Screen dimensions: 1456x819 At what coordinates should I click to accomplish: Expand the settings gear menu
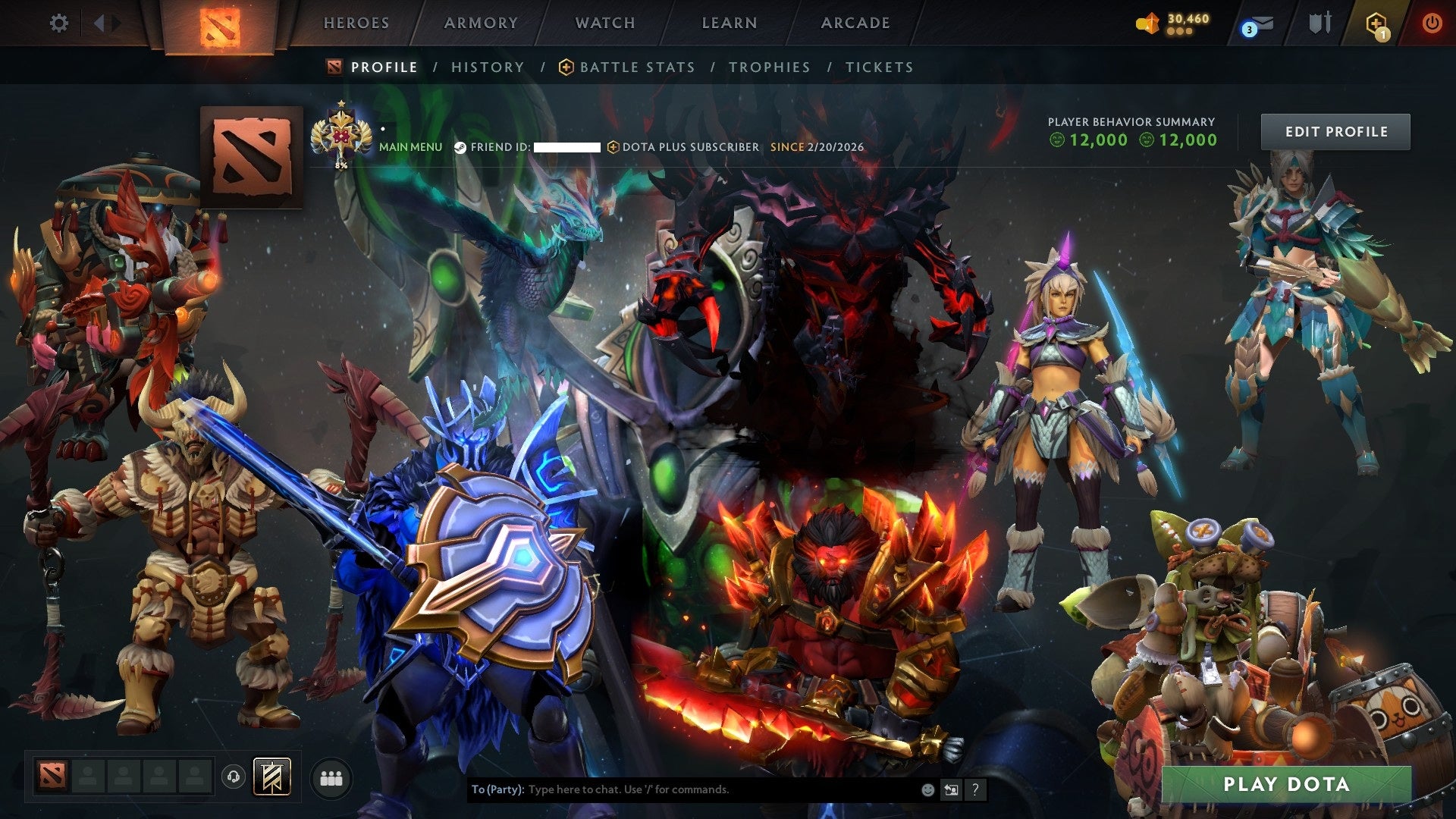coord(58,23)
